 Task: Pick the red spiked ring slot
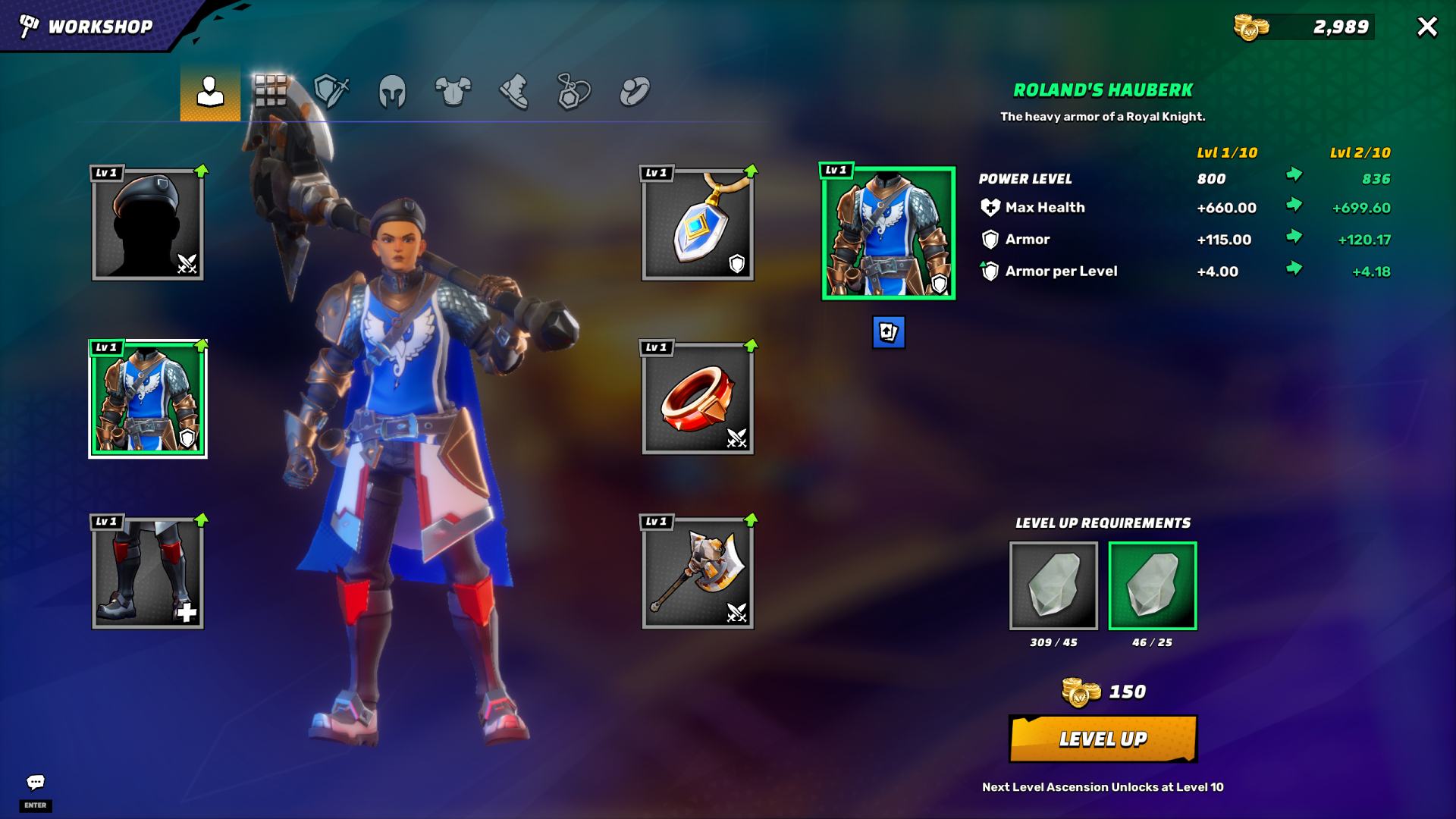click(698, 399)
